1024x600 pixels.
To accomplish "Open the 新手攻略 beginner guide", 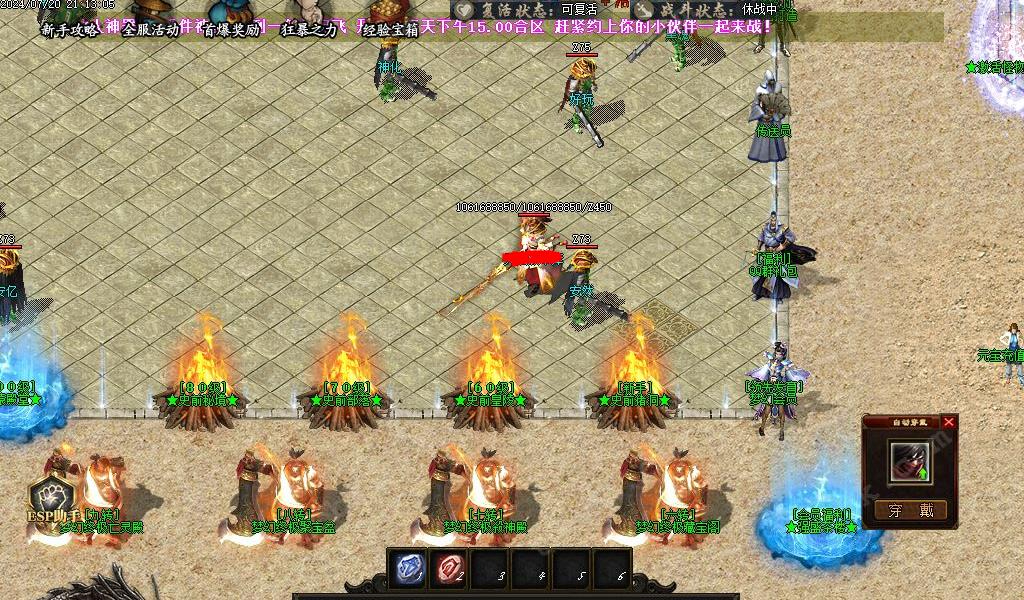I will click(x=70, y=30).
